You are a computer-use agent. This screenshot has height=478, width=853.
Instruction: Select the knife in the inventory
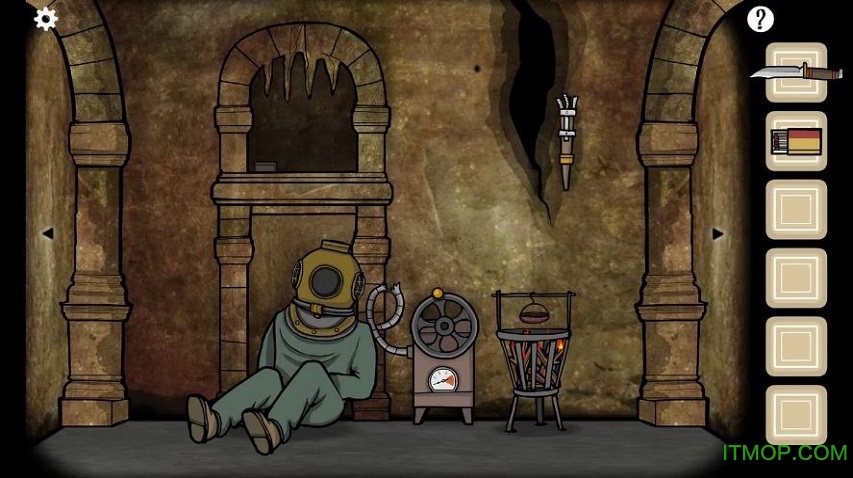795,71
